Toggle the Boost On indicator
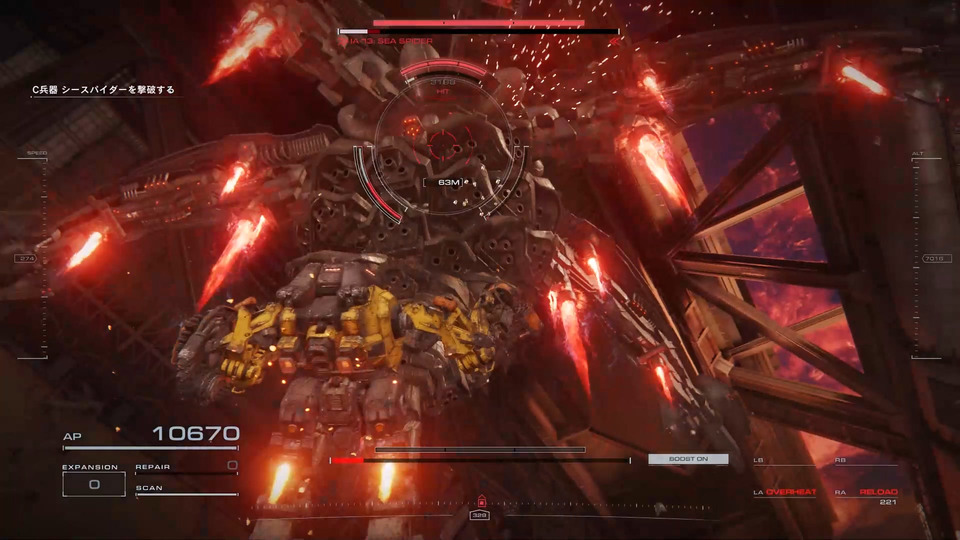The image size is (960, 540). [x=688, y=459]
